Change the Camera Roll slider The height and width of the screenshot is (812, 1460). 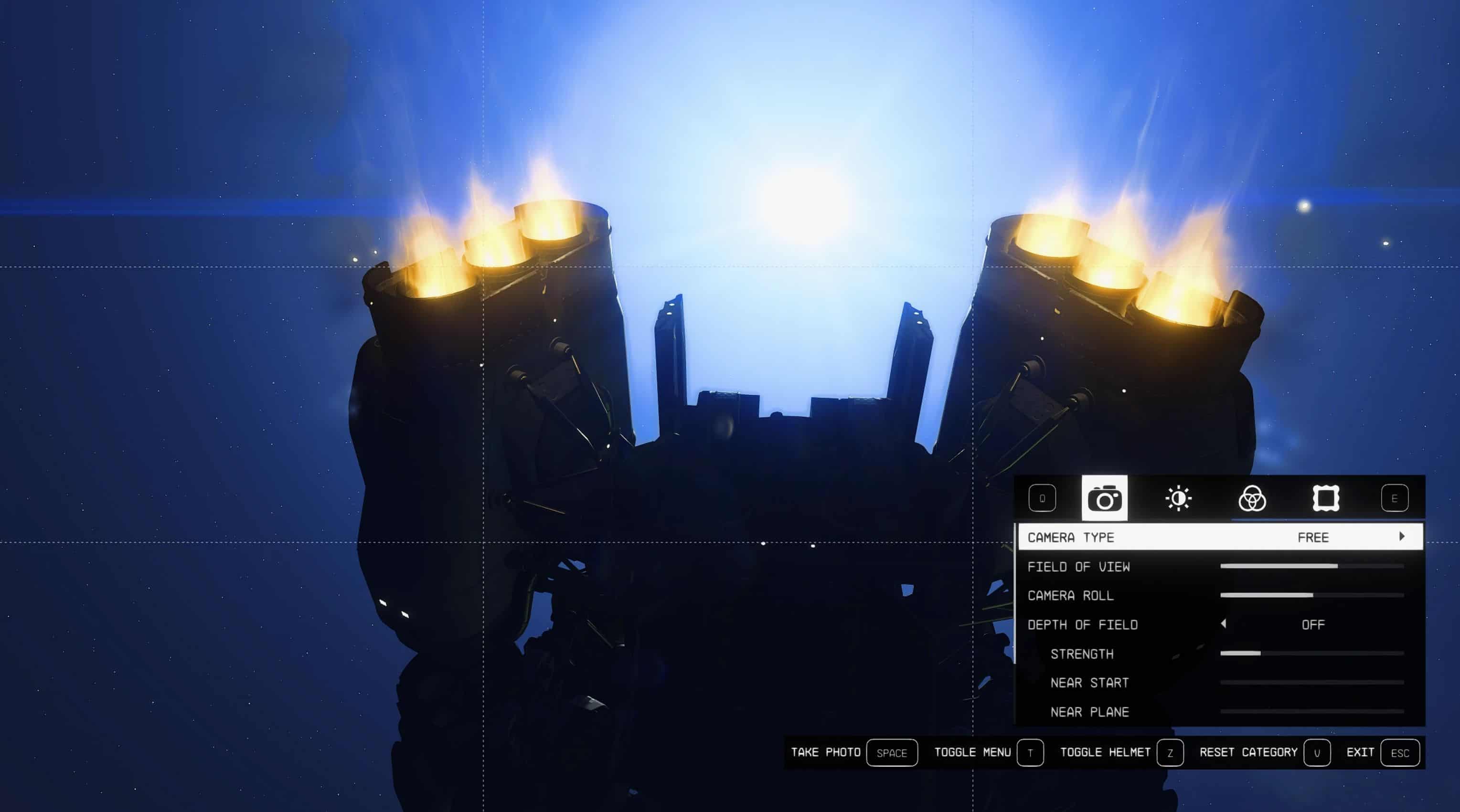click(x=1311, y=595)
